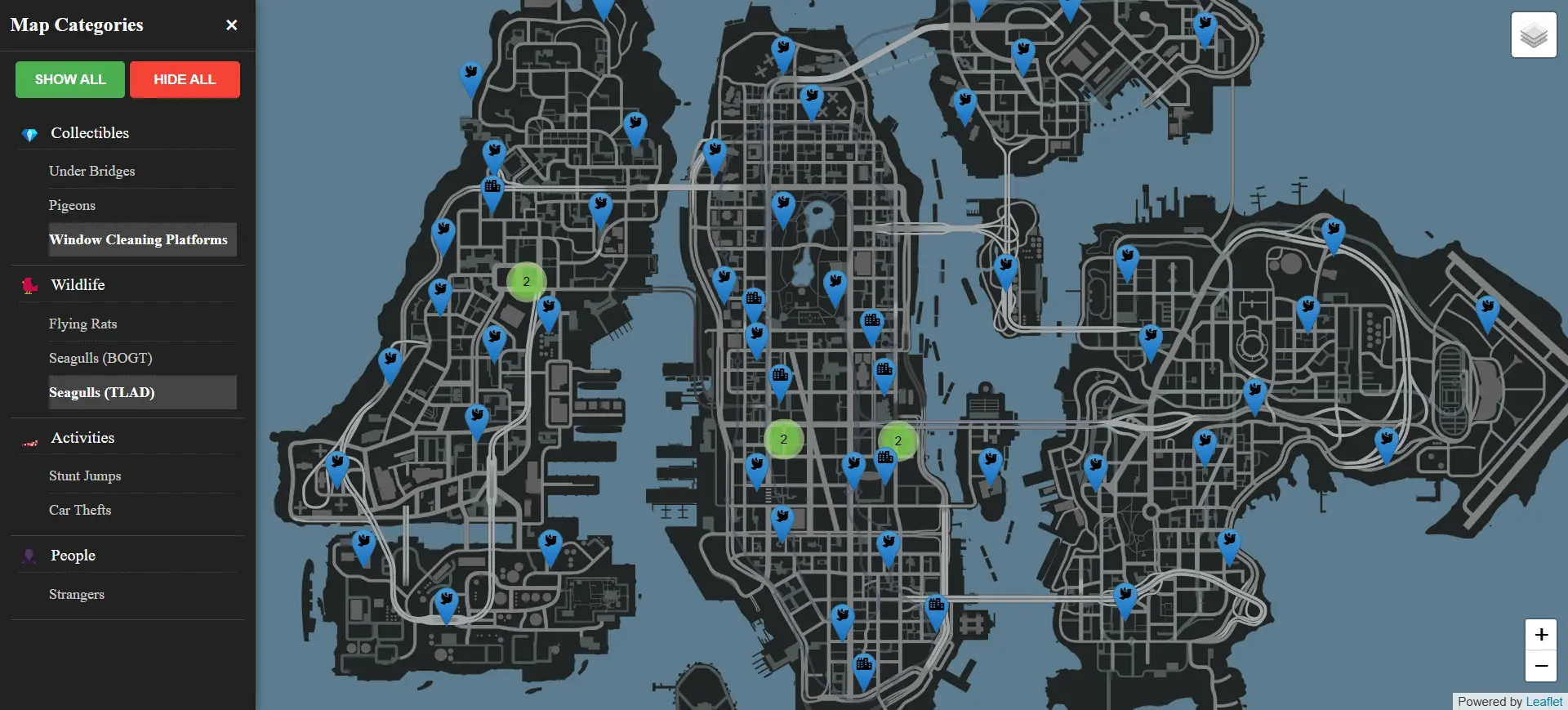Close the Map Categories panel
The height and width of the screenshot is (710, 1568).
(x=231, y=25)
